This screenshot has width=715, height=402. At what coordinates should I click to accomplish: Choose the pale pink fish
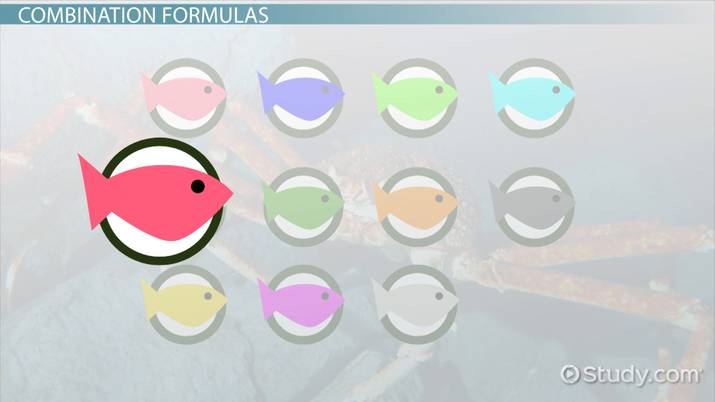click(183, 94)
